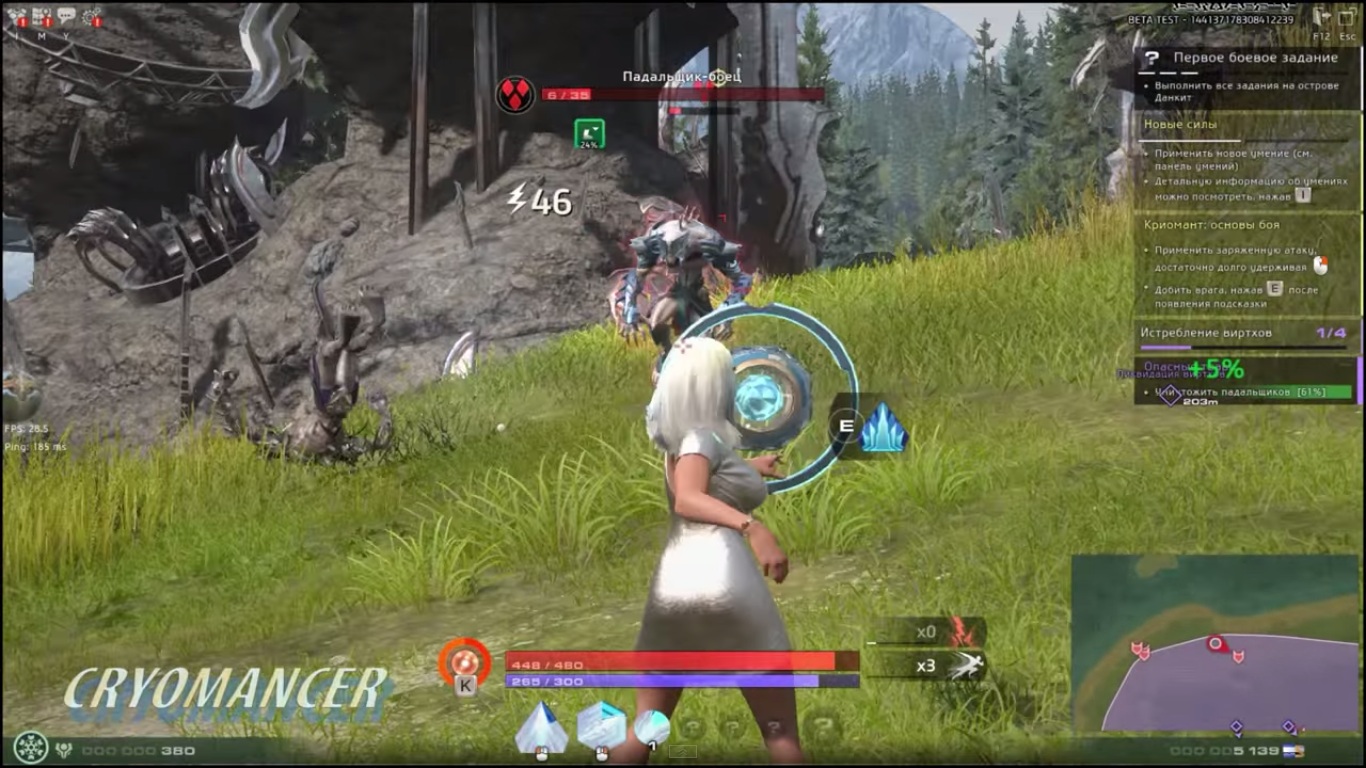Select the ice shard skill on the hotbar

(x=540, y=727)
